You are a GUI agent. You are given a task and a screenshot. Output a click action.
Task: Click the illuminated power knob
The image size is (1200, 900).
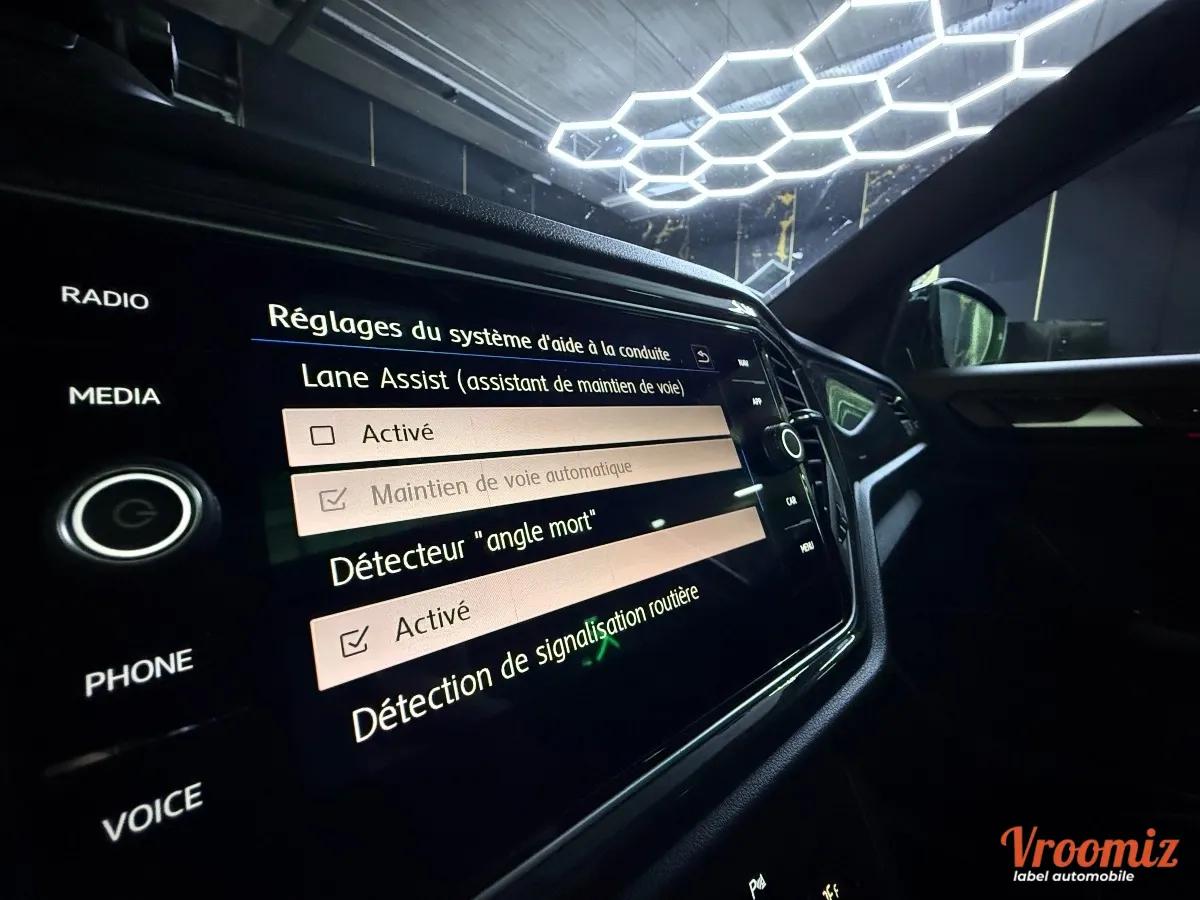131,514
